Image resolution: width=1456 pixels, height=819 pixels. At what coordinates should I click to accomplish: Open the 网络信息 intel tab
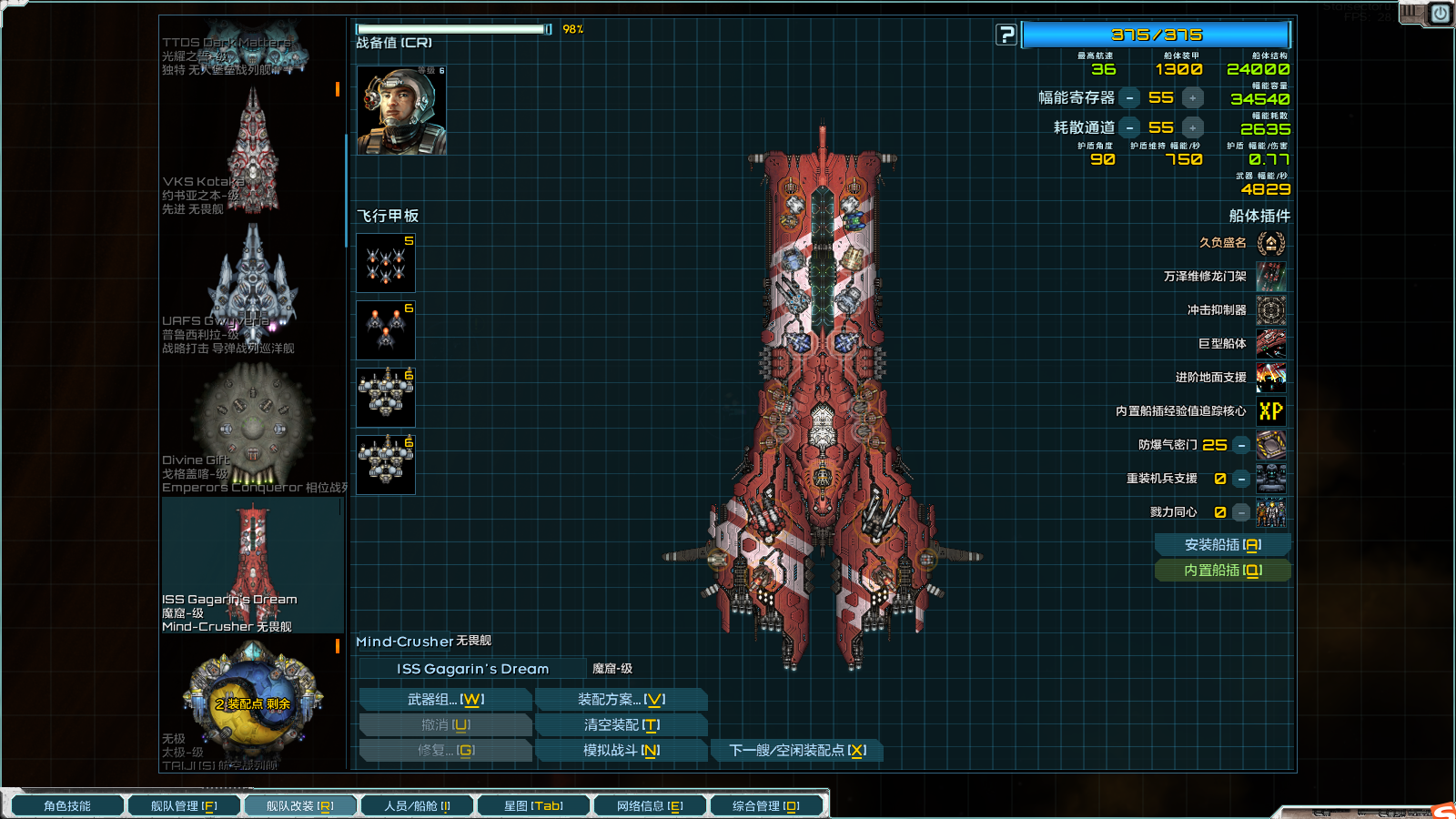(650, 806)
